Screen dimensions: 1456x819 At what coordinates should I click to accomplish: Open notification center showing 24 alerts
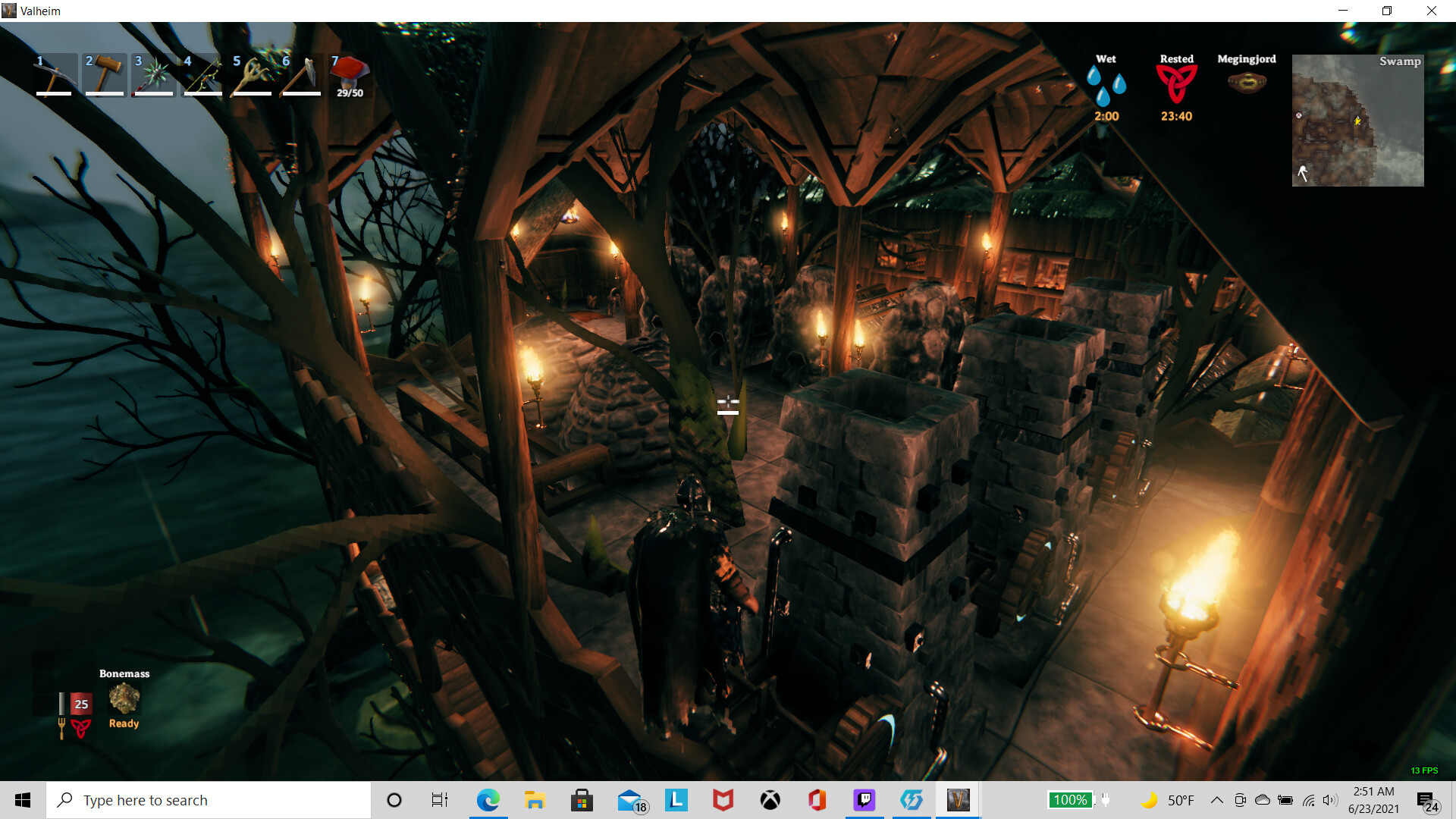tap(1427, 799)
